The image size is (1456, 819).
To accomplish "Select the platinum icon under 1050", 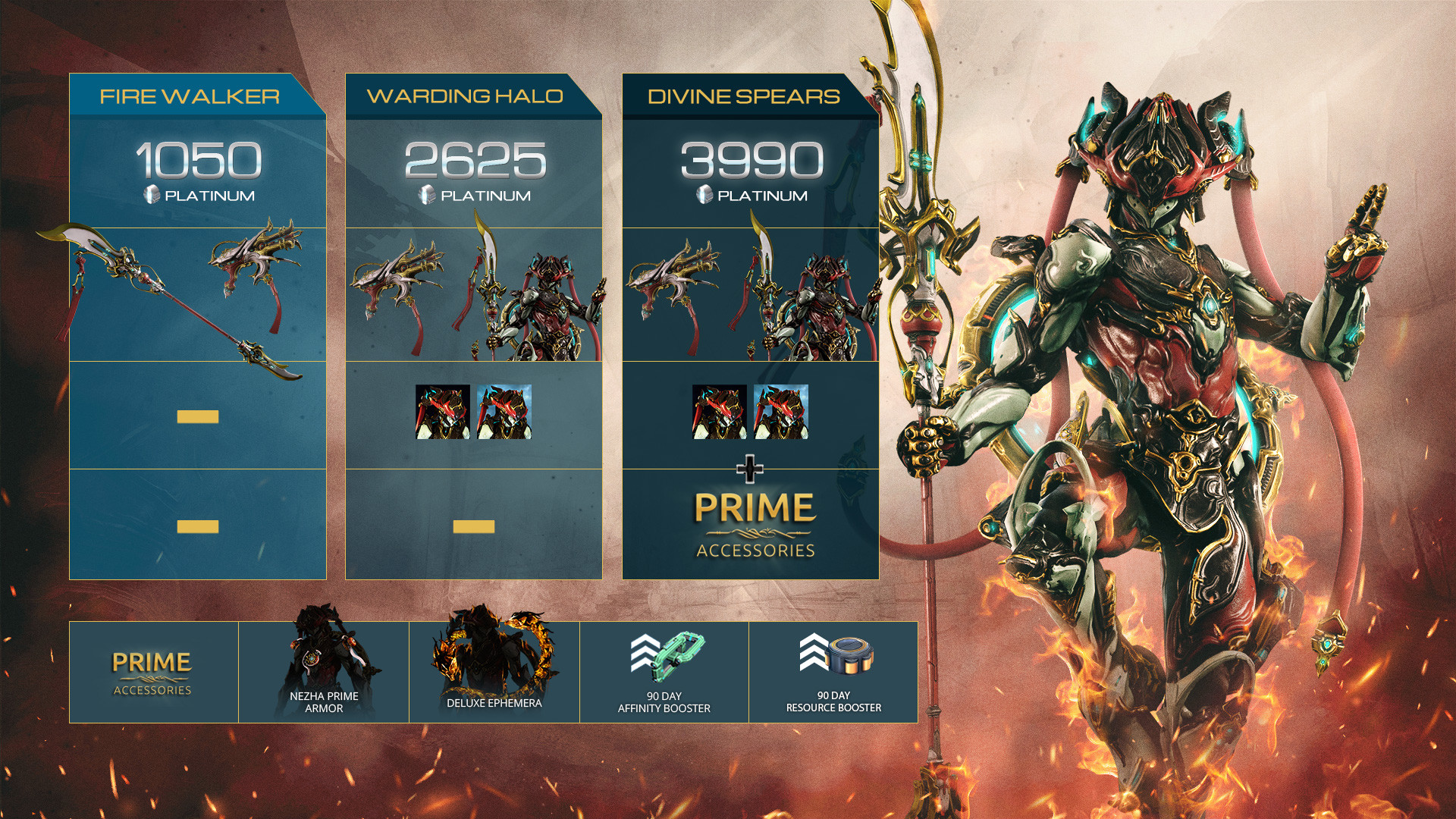I will coord(153,194).
